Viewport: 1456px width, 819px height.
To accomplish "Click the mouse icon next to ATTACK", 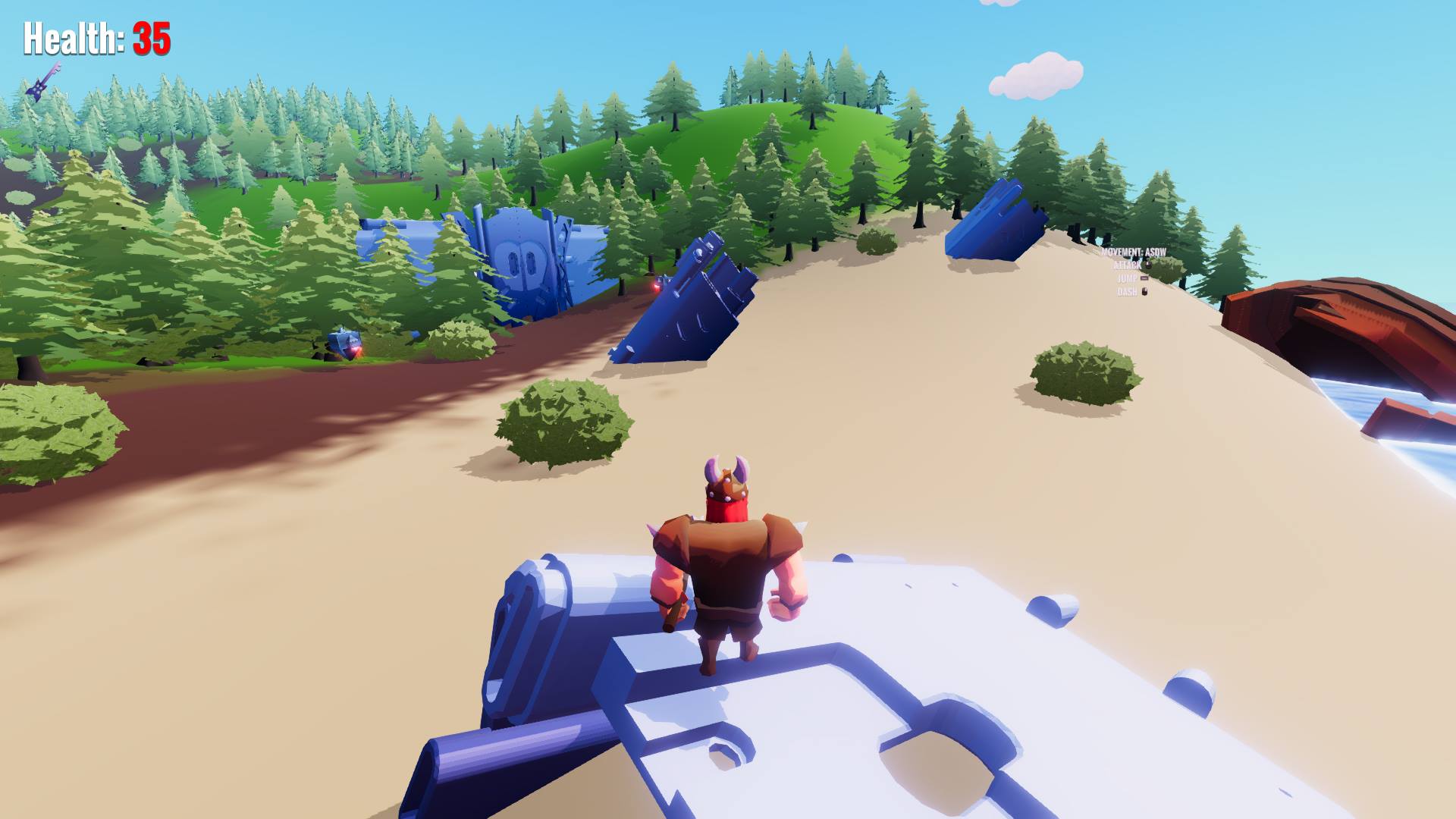I will pyautogui.click(x=1149, y=265).
